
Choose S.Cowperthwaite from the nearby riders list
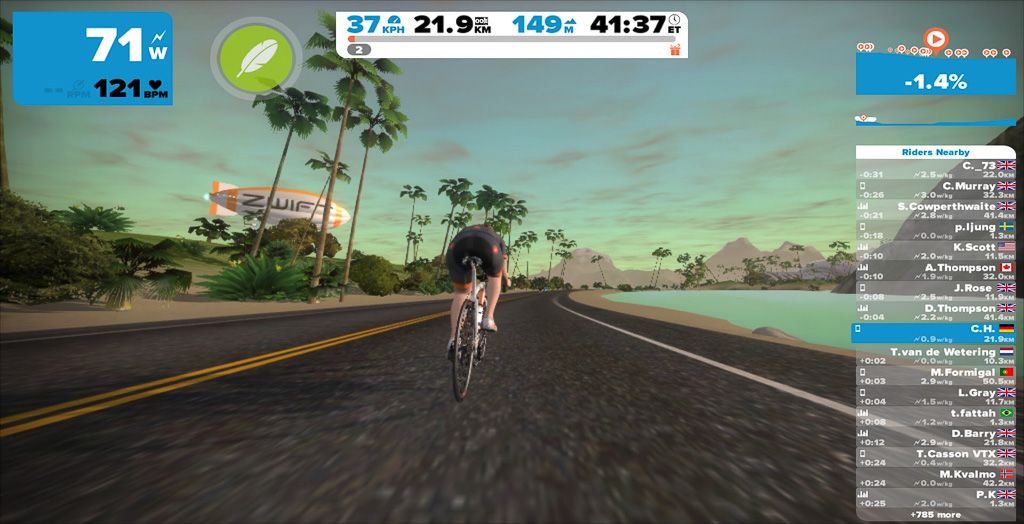click(935, 211)
